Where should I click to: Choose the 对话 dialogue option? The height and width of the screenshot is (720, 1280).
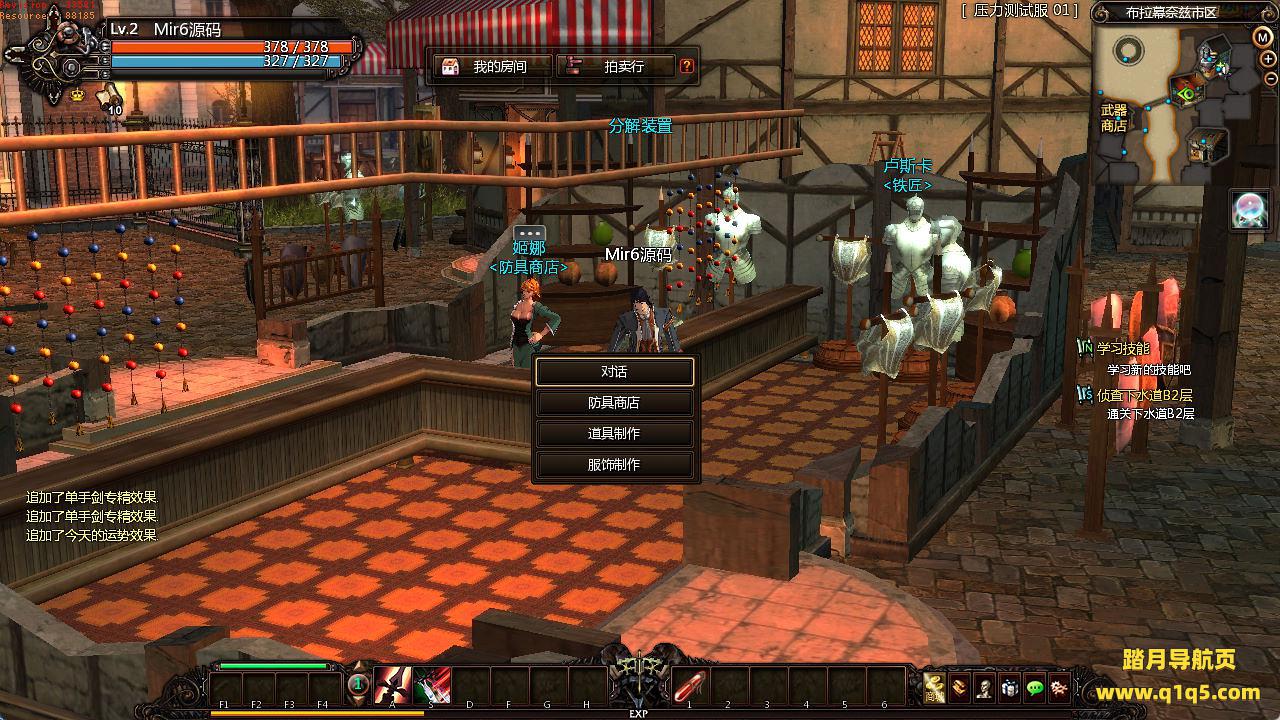coord(614,372)
